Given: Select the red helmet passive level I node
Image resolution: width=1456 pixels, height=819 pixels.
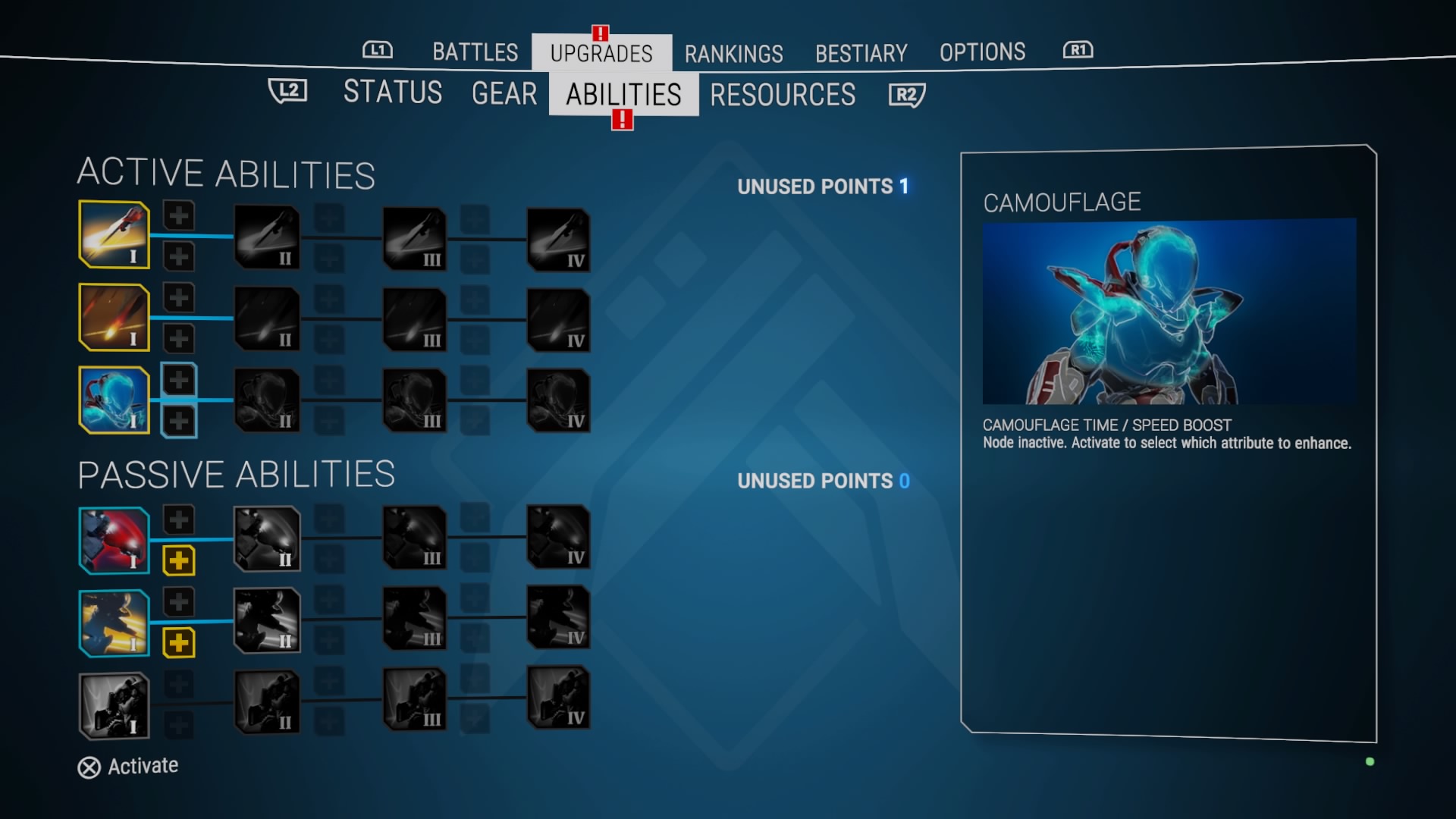Looking at the screenshot, I should tap(115, 540).
